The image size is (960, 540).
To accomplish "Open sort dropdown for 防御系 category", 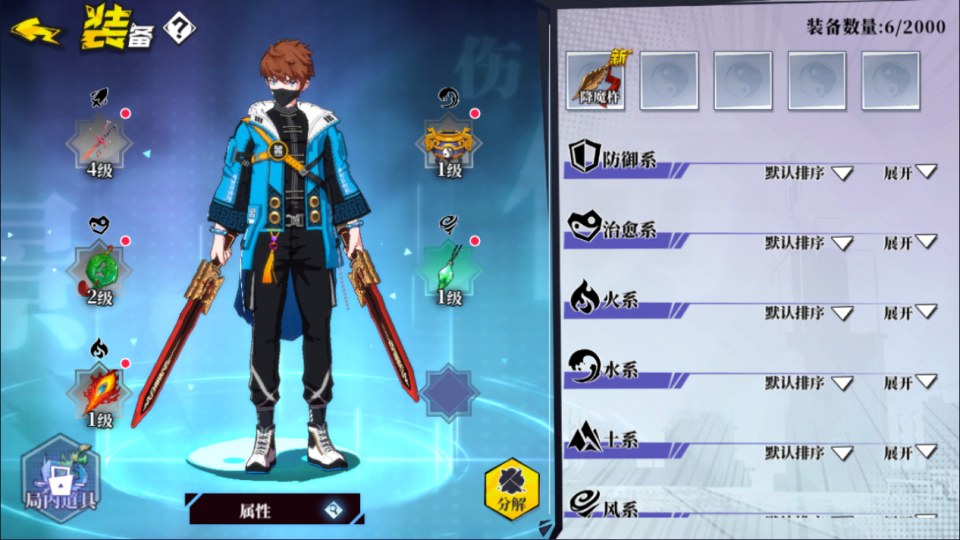I will pyautogui.click(x=809, y=173).
